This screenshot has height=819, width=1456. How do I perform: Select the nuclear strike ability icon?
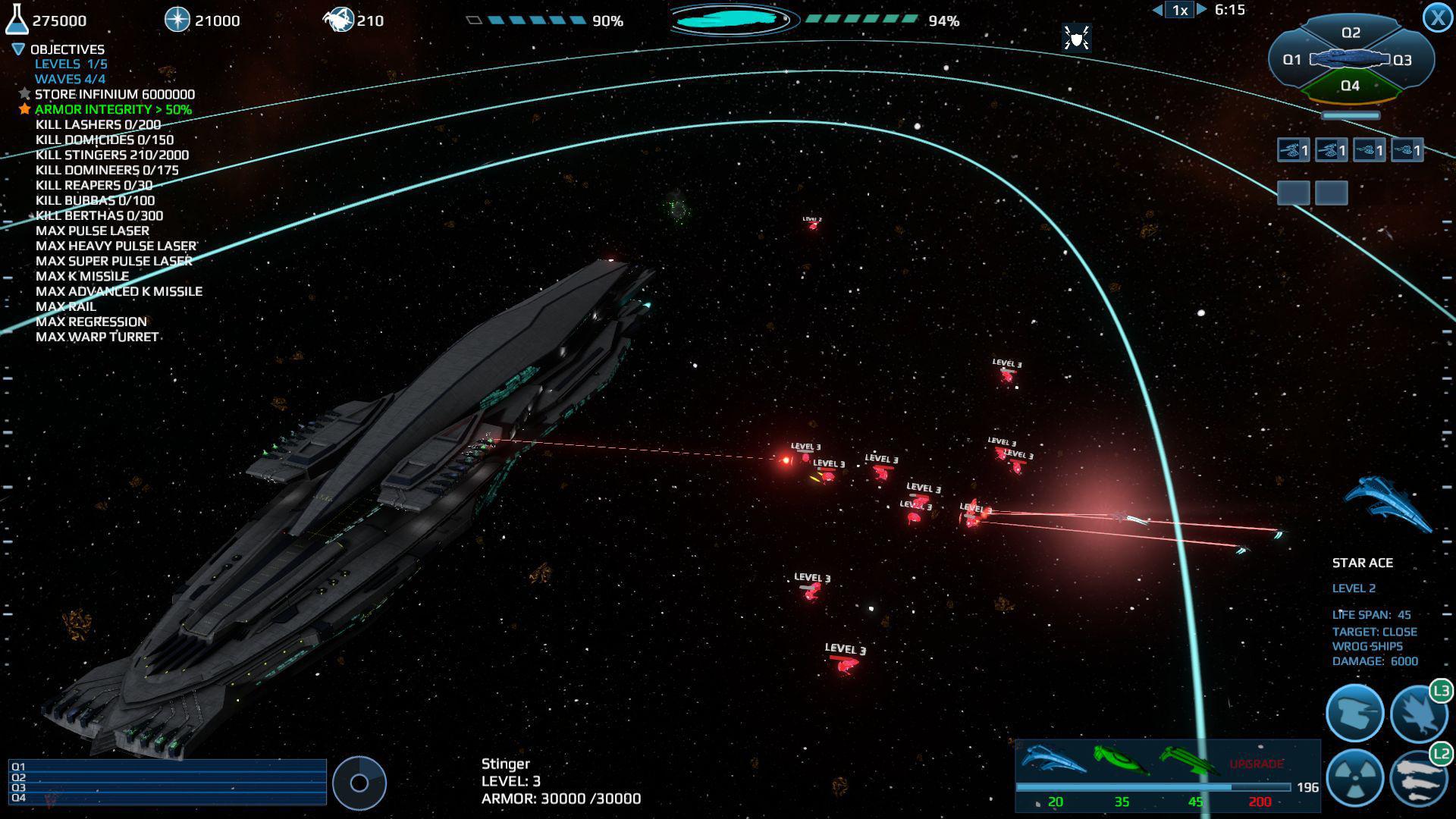click(1357, 778)
